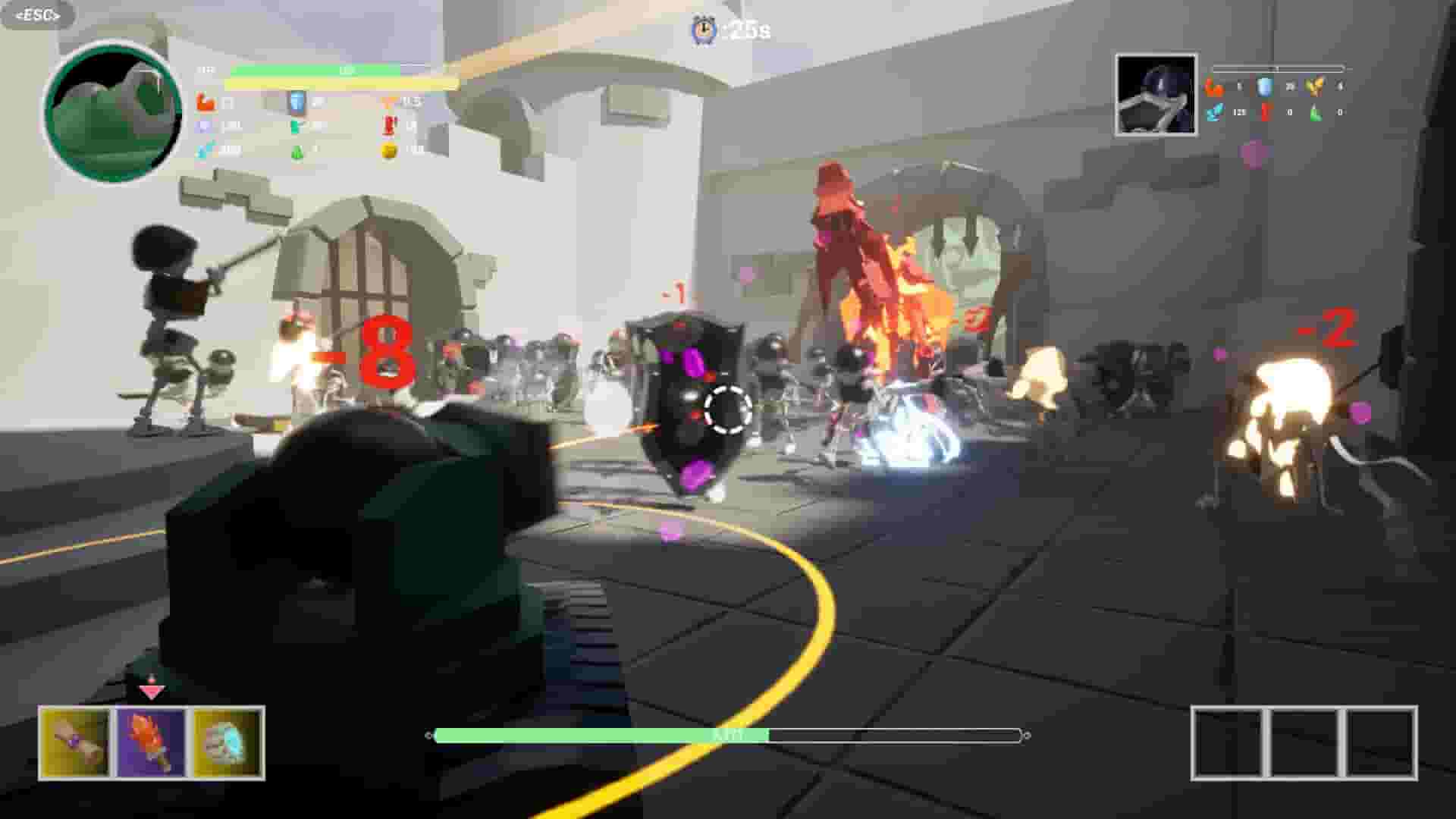Click the enemy character portrait in the top-right
Image resolution: width=1456 pixels, height=819 pixels.
[x=1156, y=95]
